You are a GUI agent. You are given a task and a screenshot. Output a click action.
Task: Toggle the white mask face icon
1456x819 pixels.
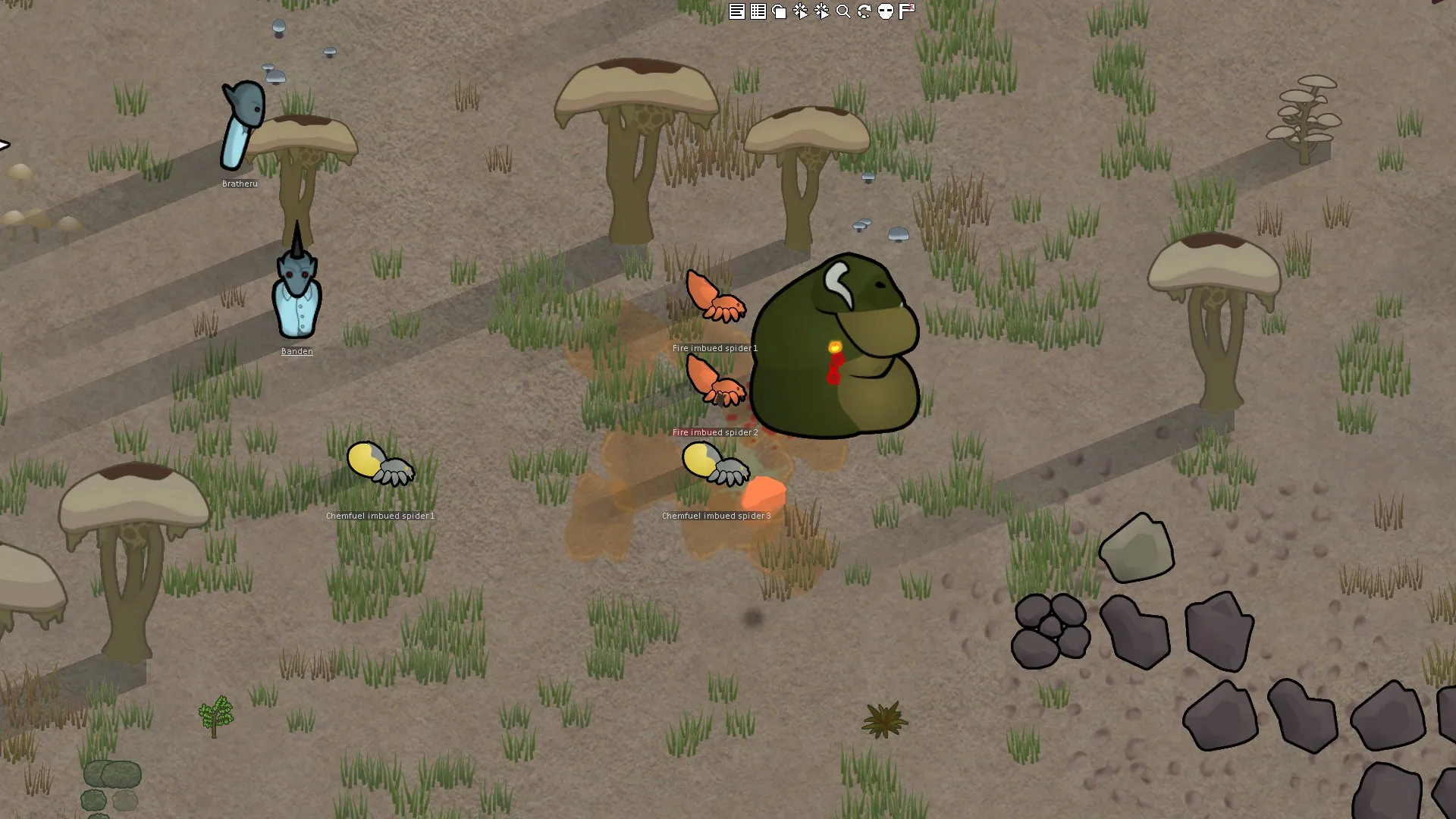(x=885, y=11)
